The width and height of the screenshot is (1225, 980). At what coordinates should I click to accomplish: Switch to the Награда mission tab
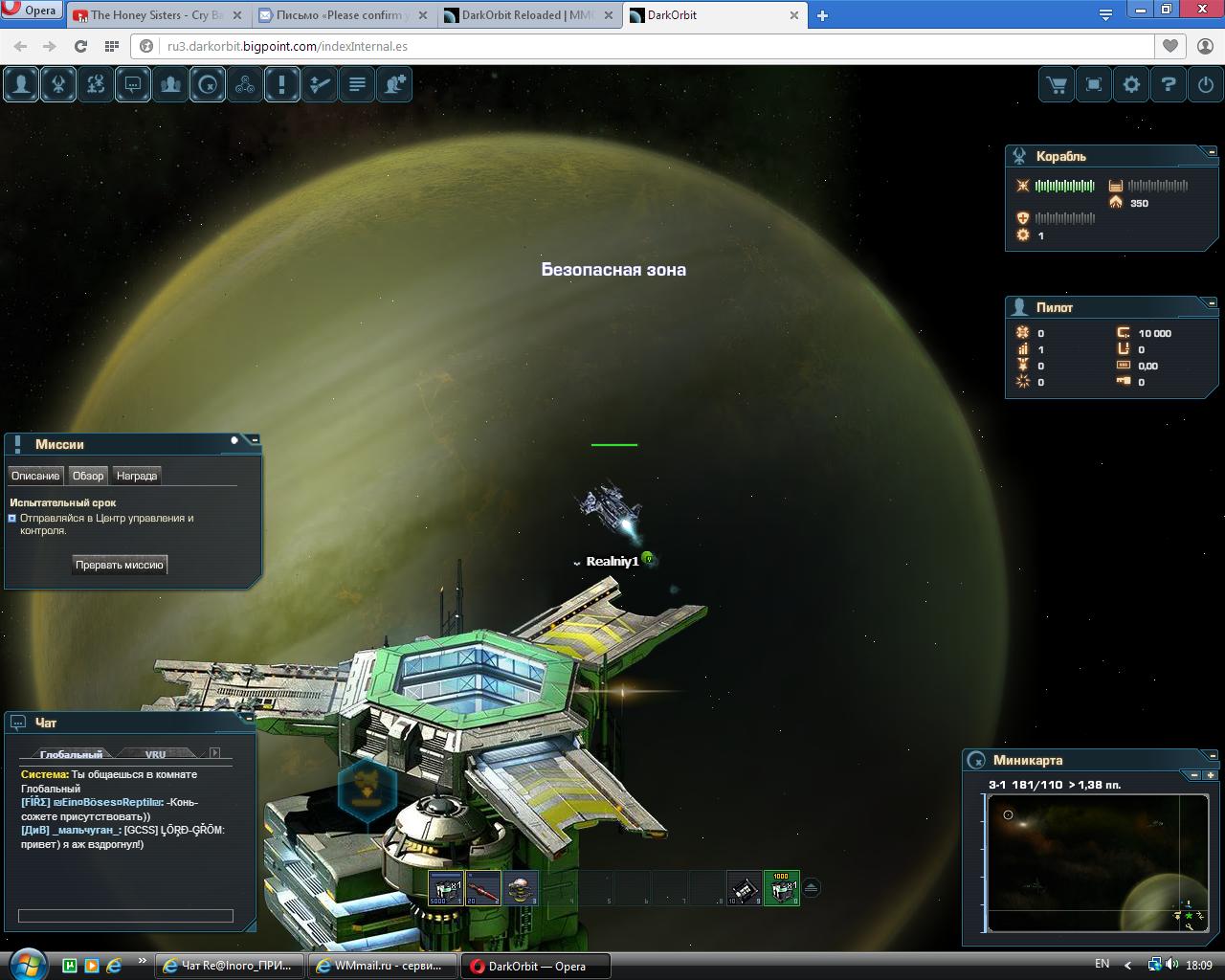[x=137, y=476]
